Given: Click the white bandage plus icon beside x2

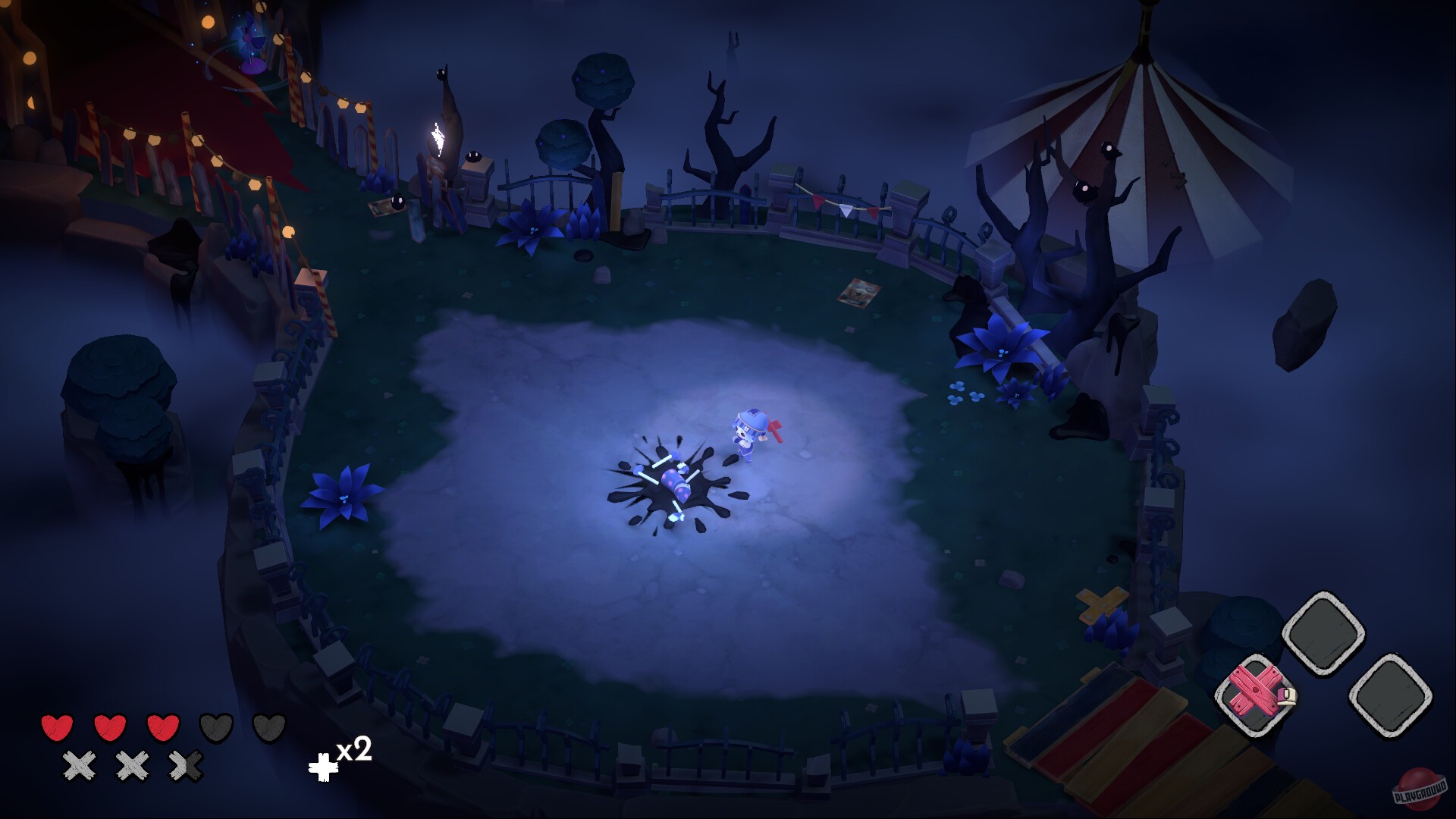Looking at the screenshot, I should tap(325, 767).
